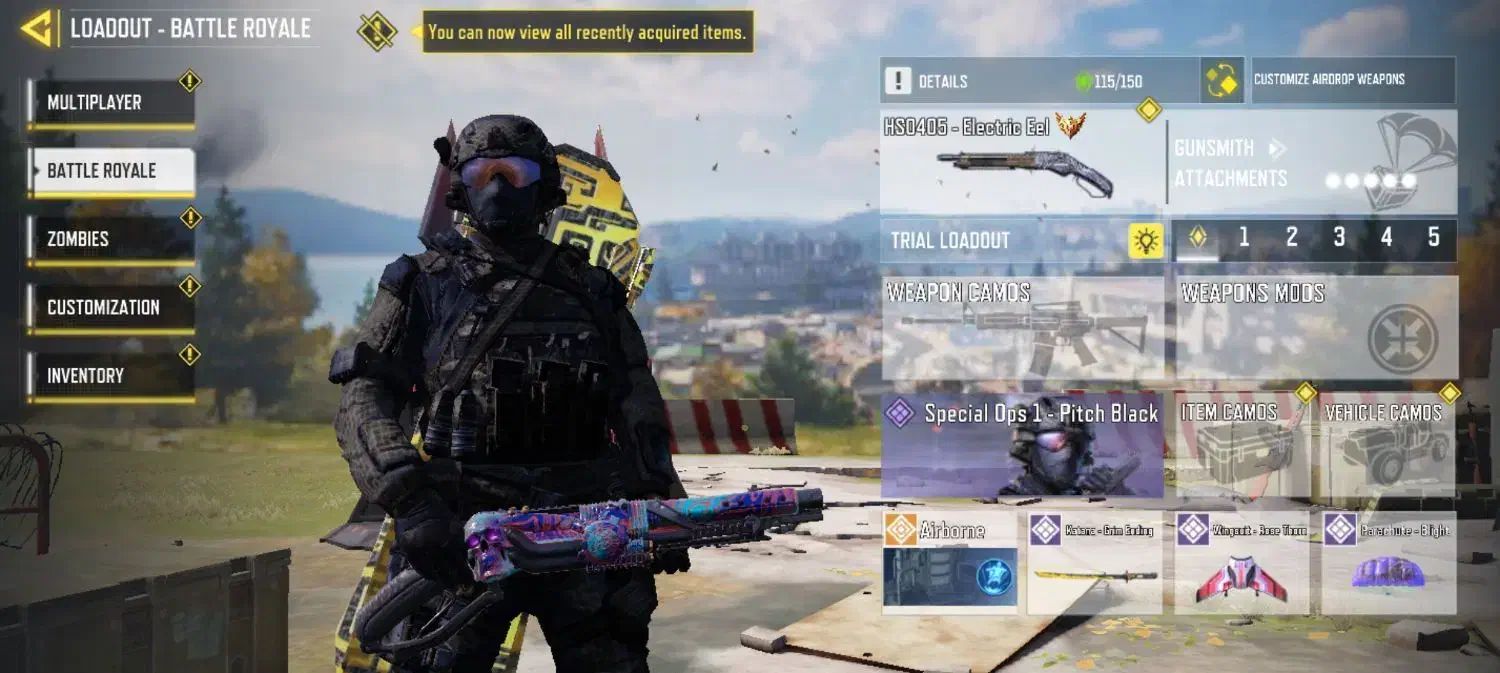Open the Customization section
Screen dimensions: 1500x673
[111, 308]
